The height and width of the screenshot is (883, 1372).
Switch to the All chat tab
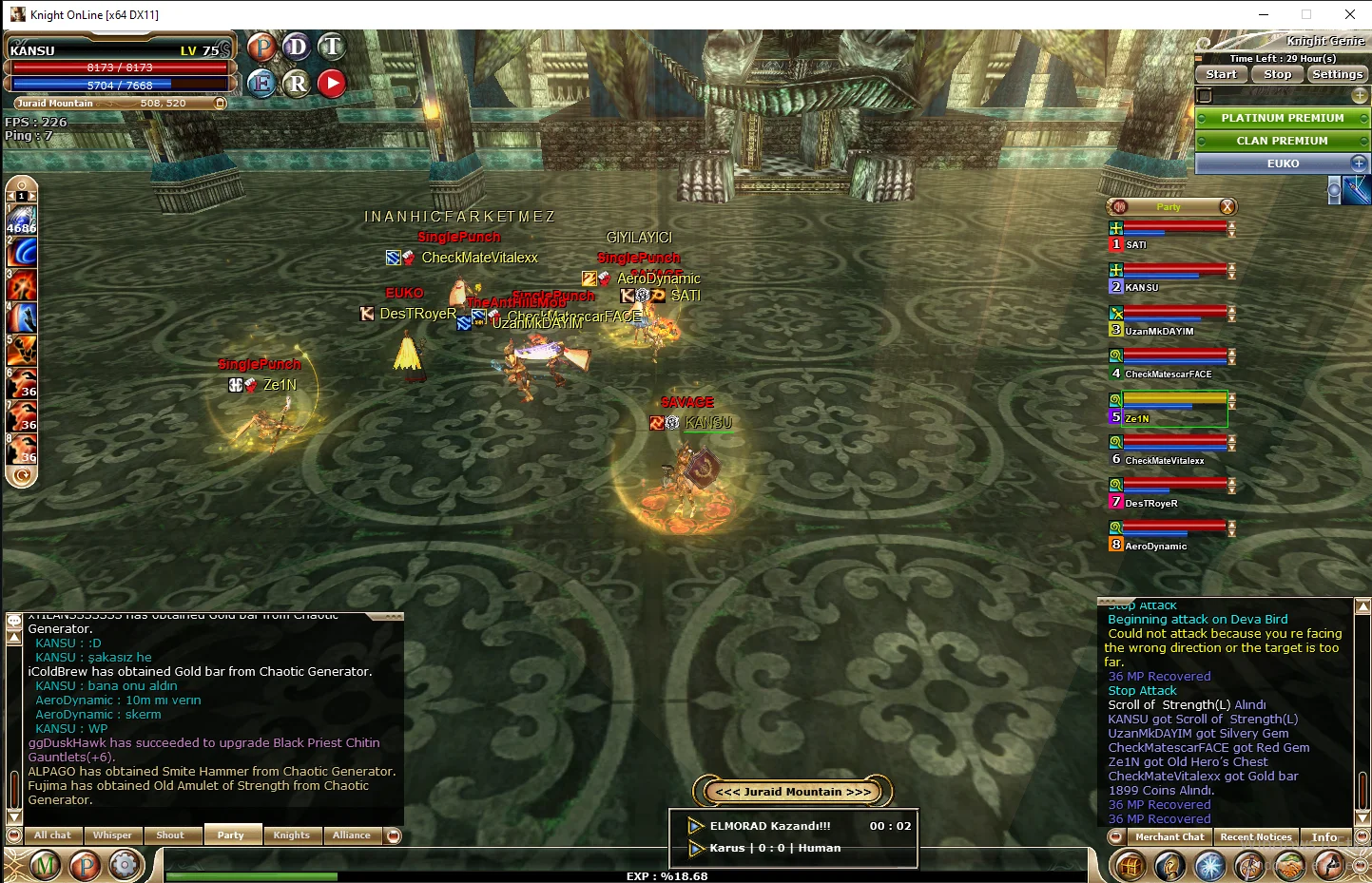(x=53, y=835)
